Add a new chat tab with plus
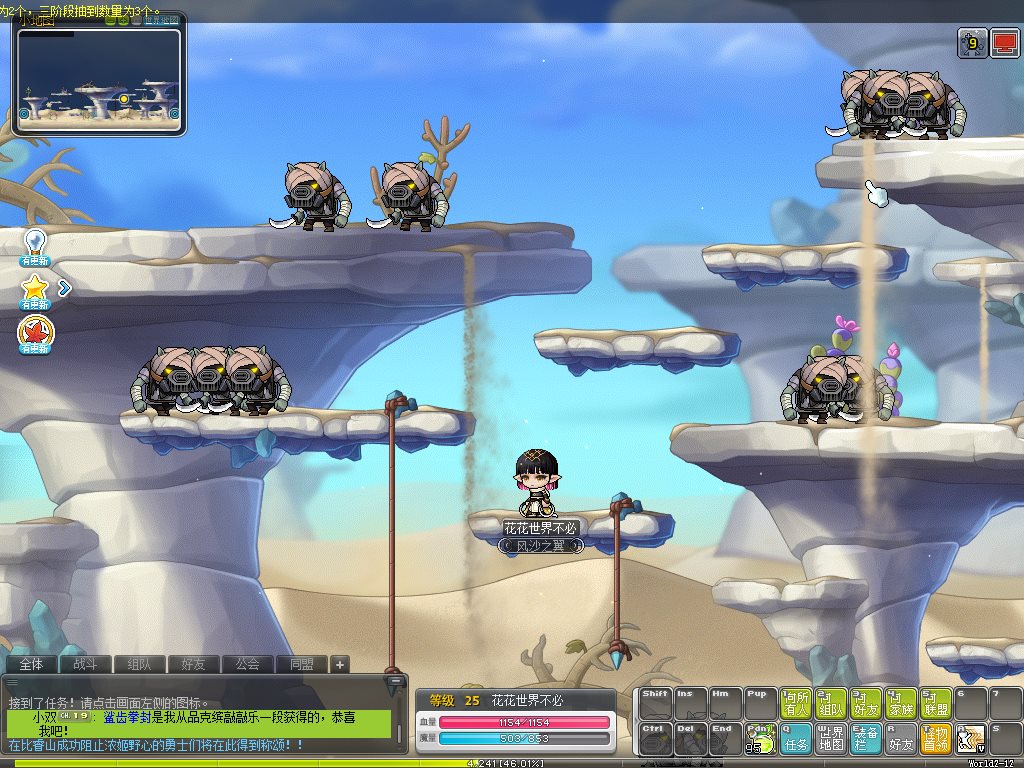The image size is (1024, 768). (340, 664)
